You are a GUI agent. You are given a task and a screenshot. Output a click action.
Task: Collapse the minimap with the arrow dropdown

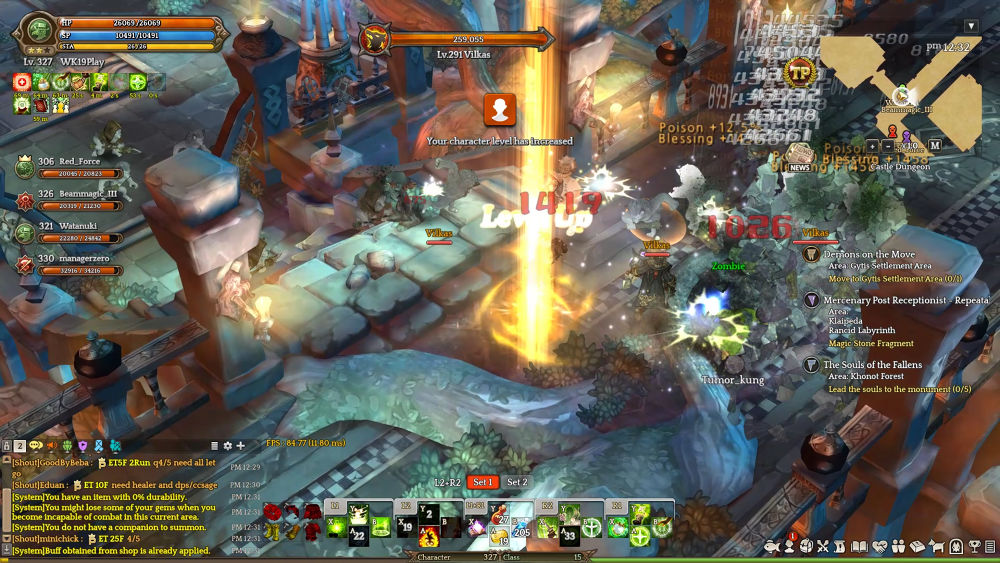(x=970, y=26)
